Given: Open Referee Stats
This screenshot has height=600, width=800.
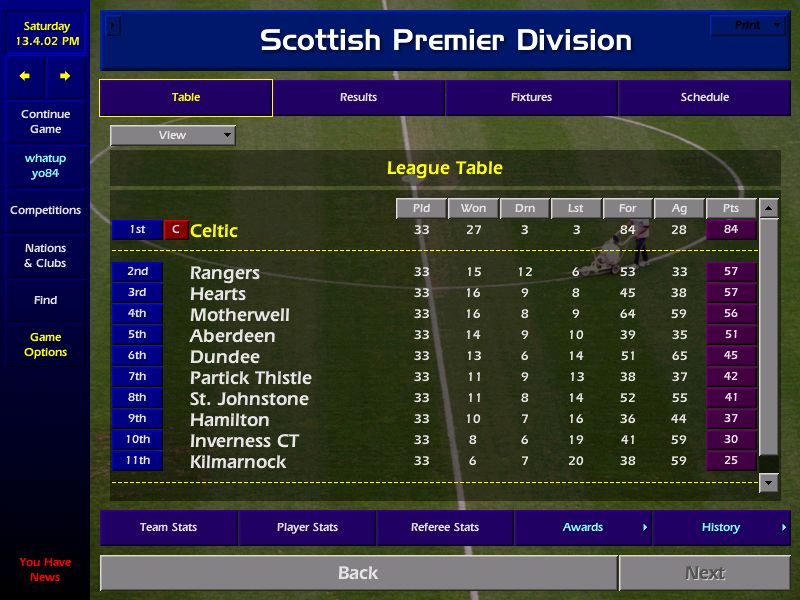Looking at the screenshot, I should [x=445, y=528].
